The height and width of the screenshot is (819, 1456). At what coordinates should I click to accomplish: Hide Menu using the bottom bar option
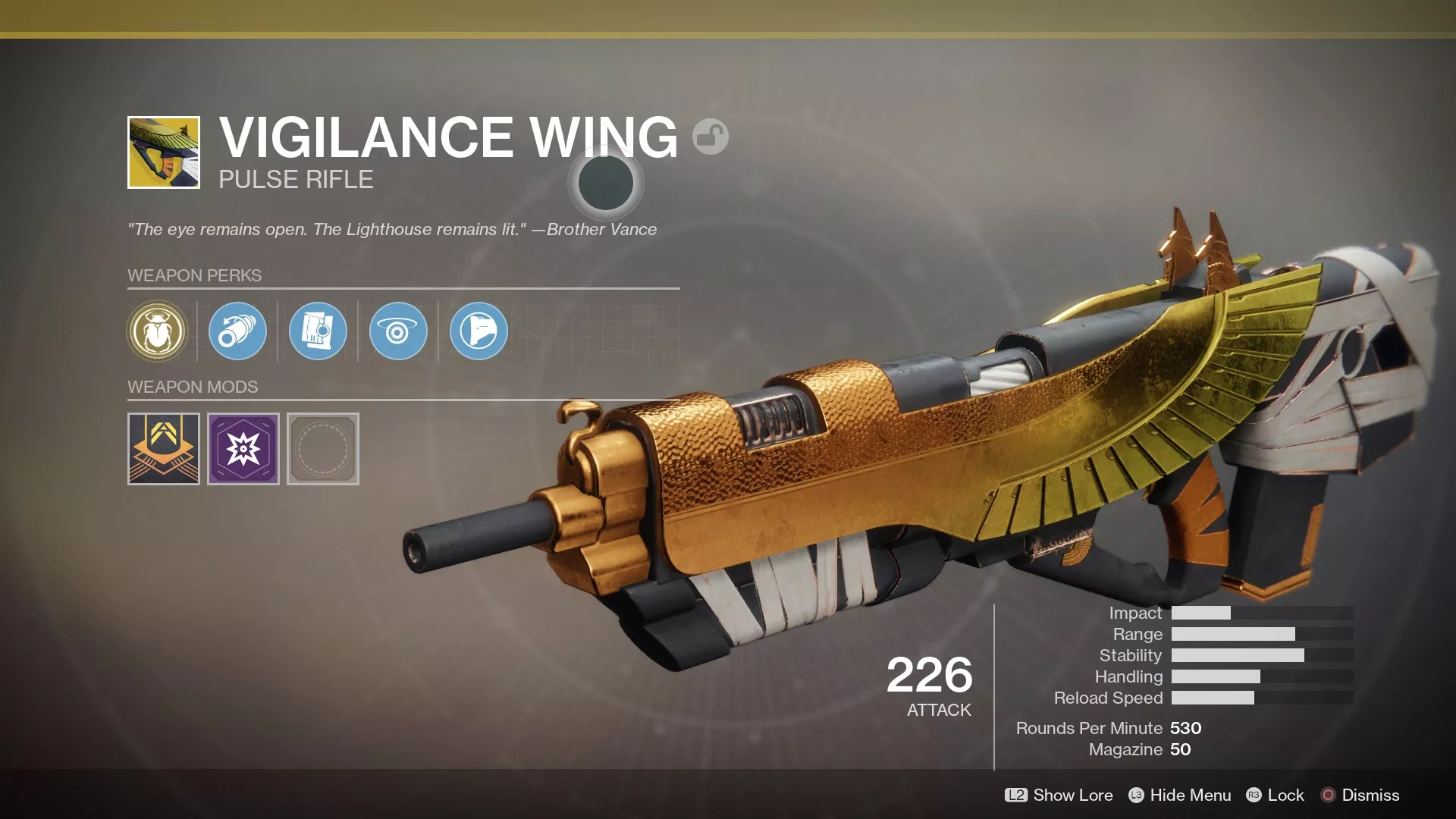1180,795
